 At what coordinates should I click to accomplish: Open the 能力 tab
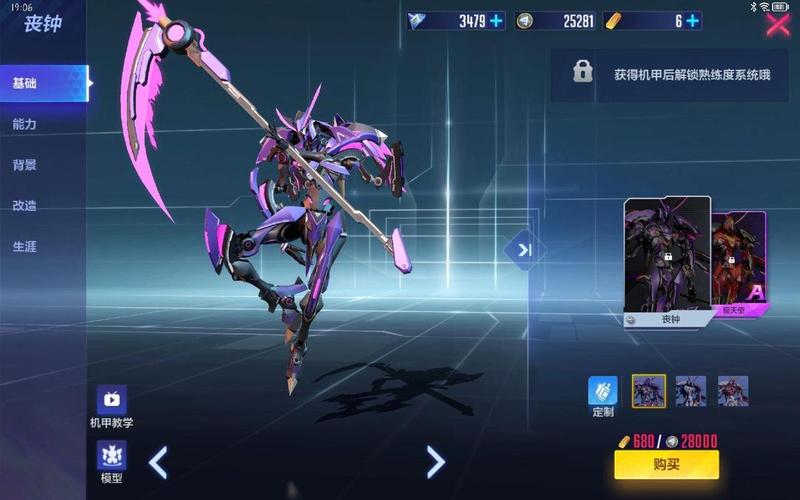tap(26, 124)
